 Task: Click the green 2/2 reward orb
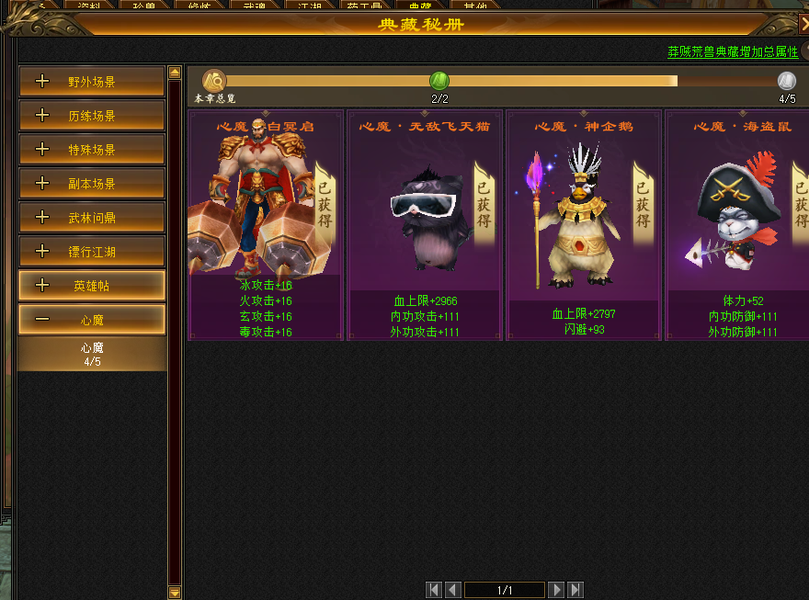pyautogui.click(x=439, y=81)
